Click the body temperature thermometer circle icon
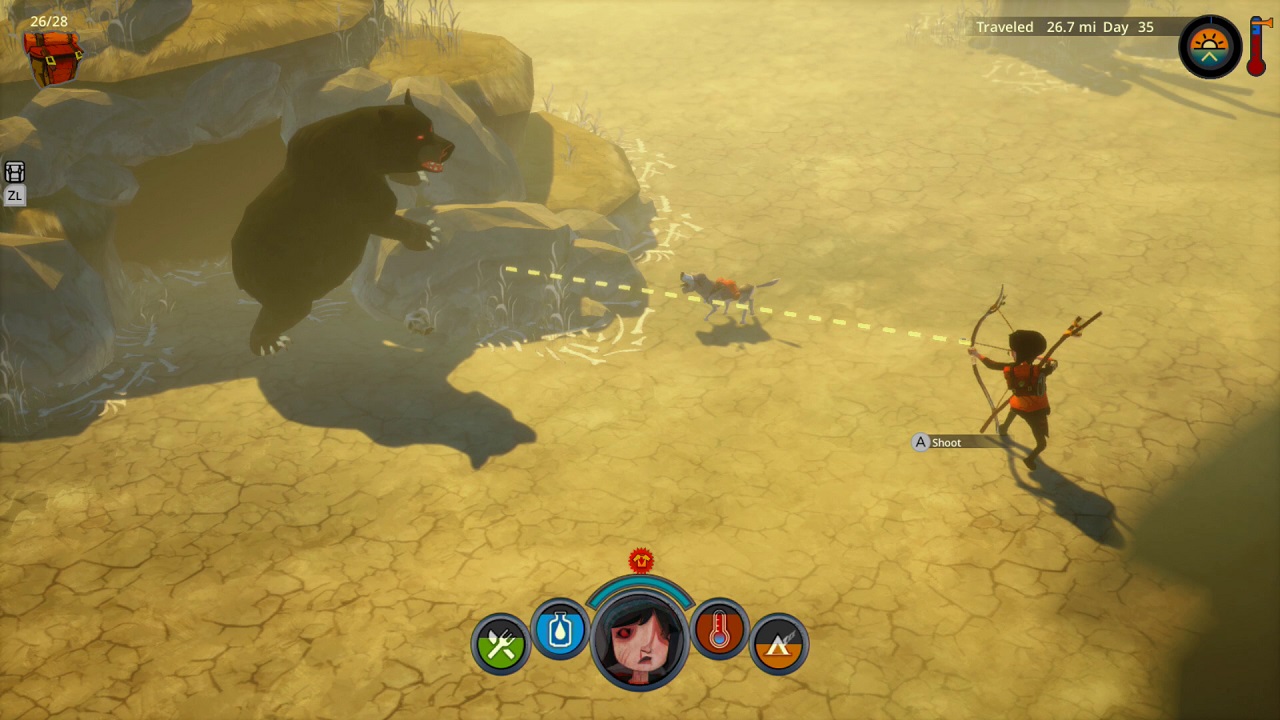This screenshot has width=1280, height=720. coord(720,630)
